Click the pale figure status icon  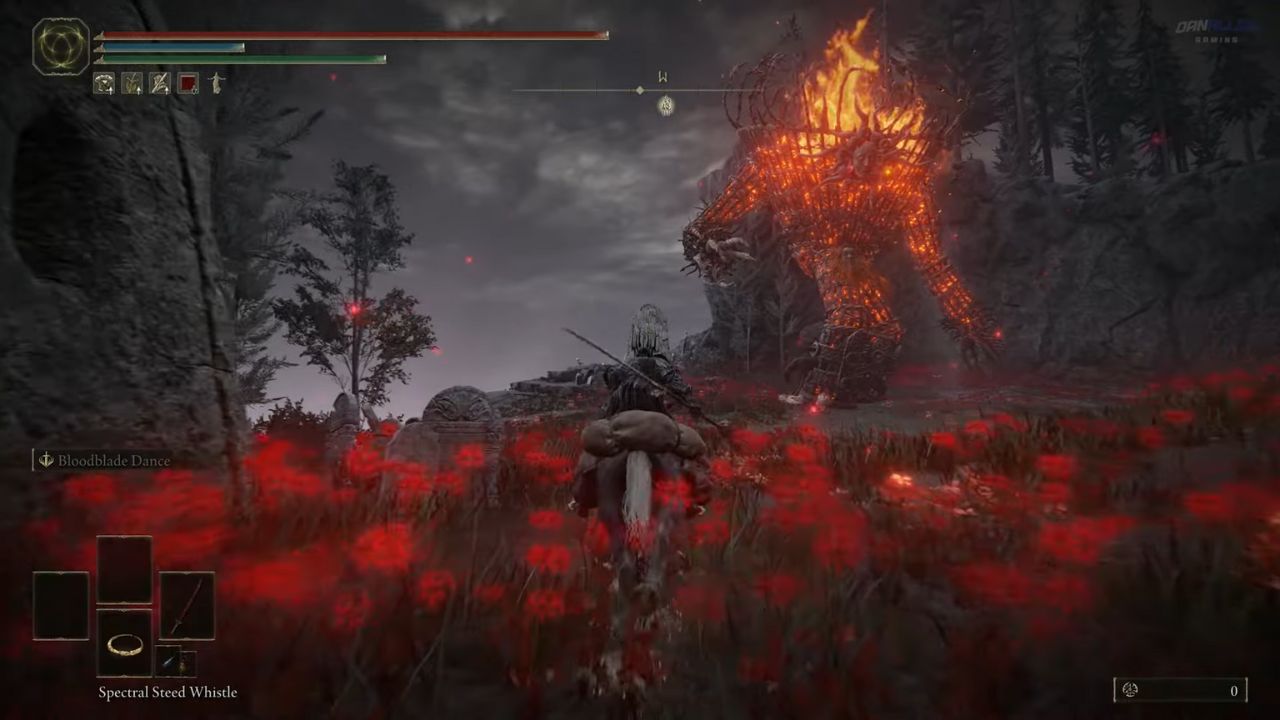tap(216, 83)
